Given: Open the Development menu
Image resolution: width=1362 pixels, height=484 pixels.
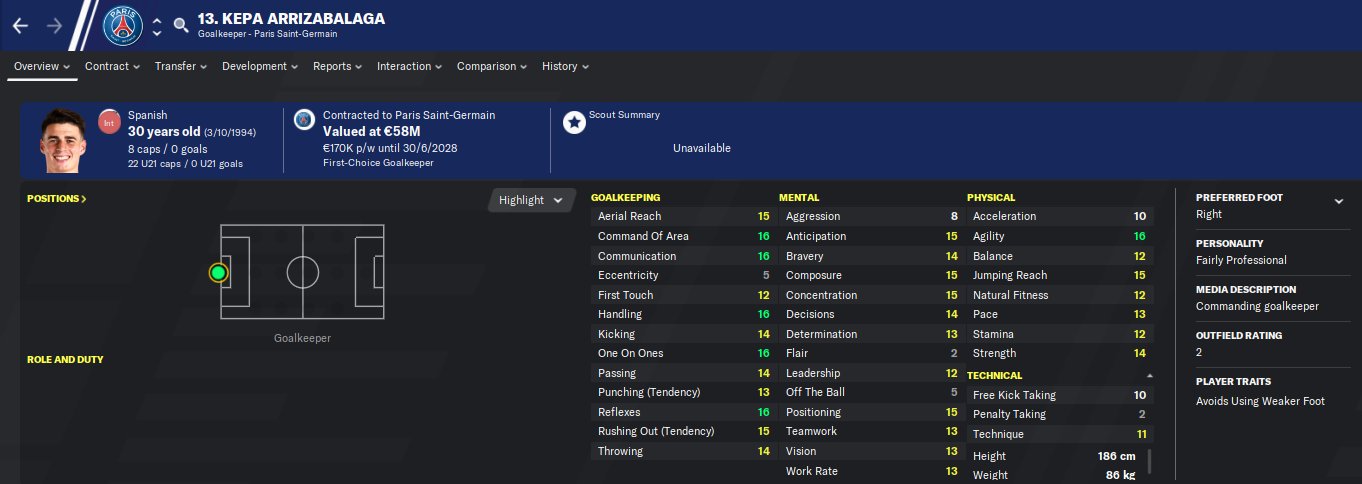Looking at the screenshot, I should tap(260, 67).
